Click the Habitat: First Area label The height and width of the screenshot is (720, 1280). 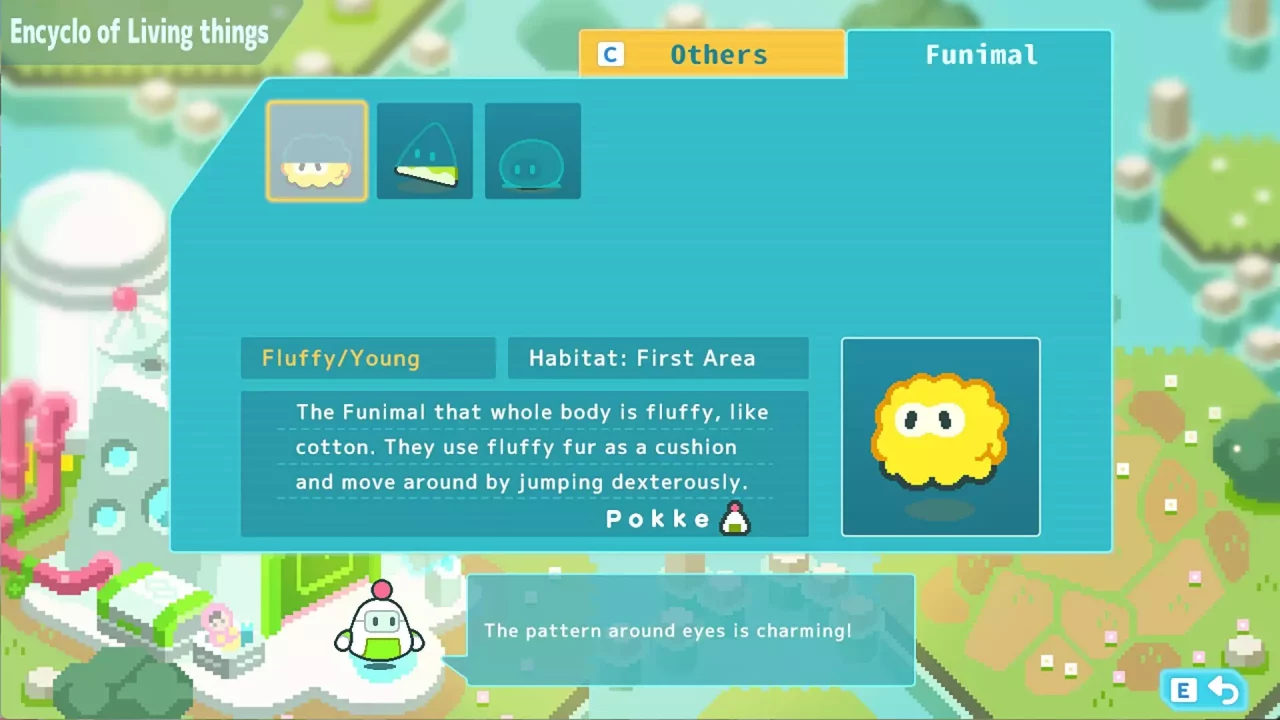657,358
